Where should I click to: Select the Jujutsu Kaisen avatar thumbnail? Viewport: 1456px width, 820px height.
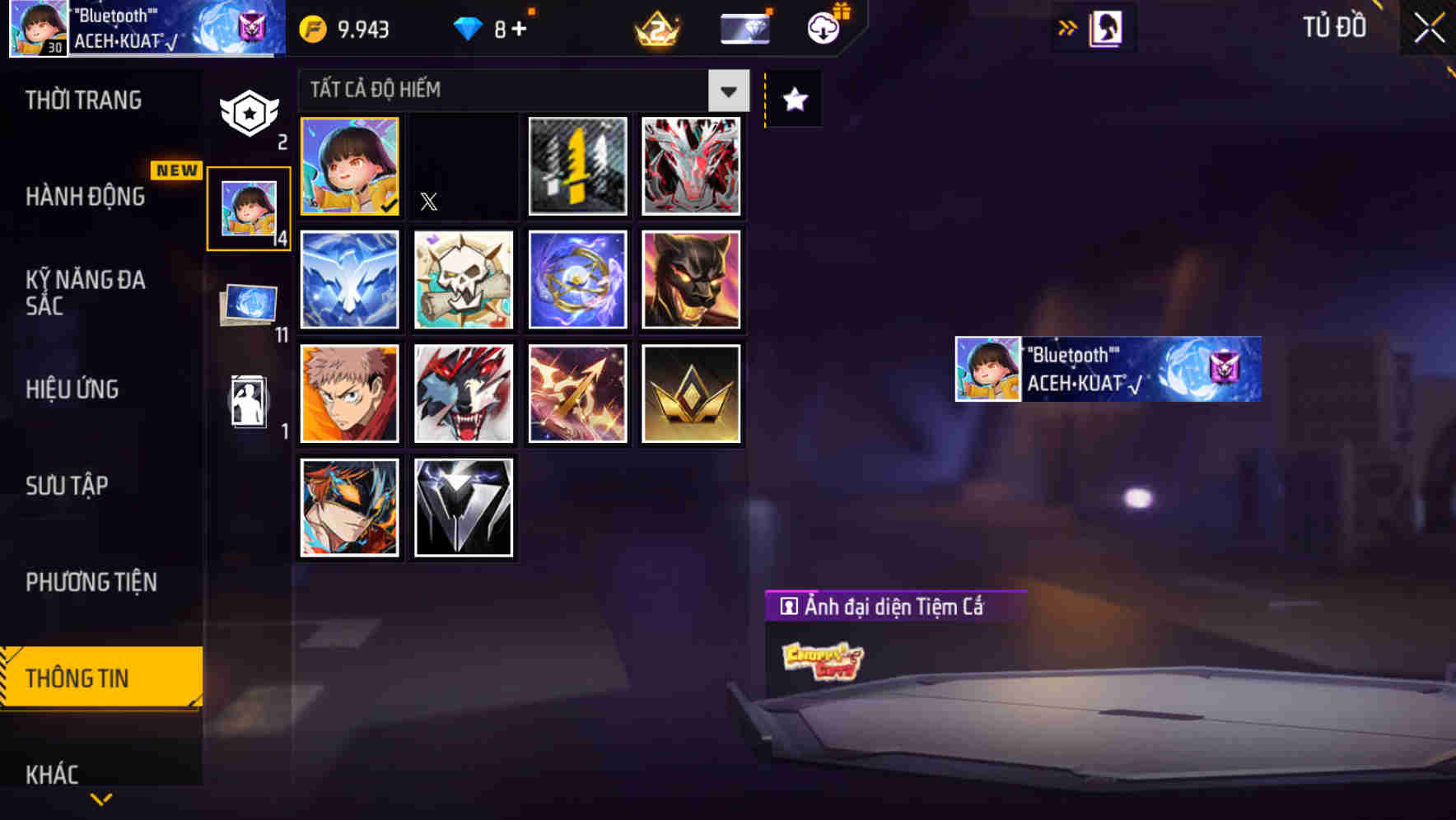pyautogui.click(x=349, y=394)
